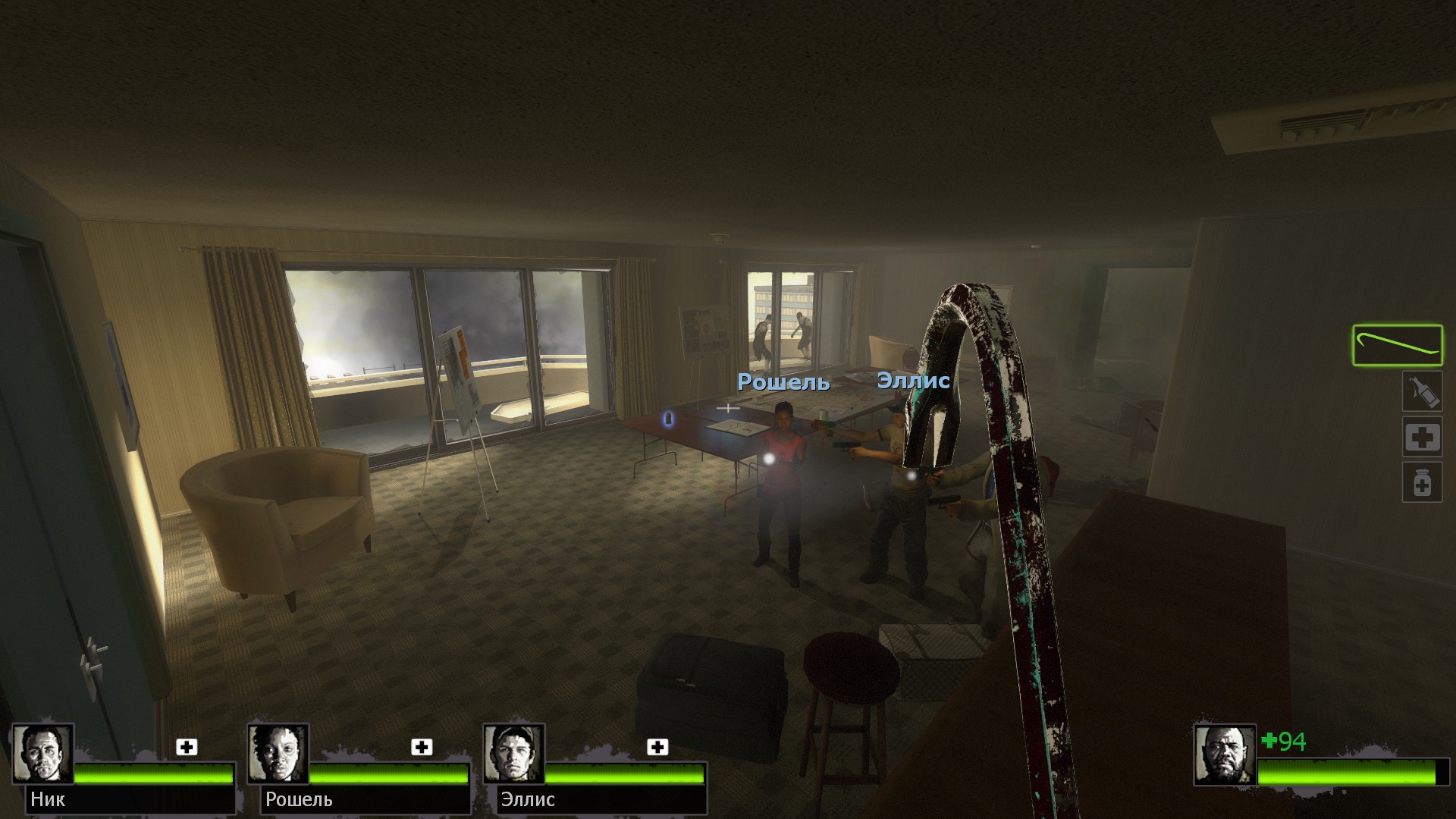Click Ellis's teammate portrait
Screen dimensions: 1456x819
tap(513, 754)
